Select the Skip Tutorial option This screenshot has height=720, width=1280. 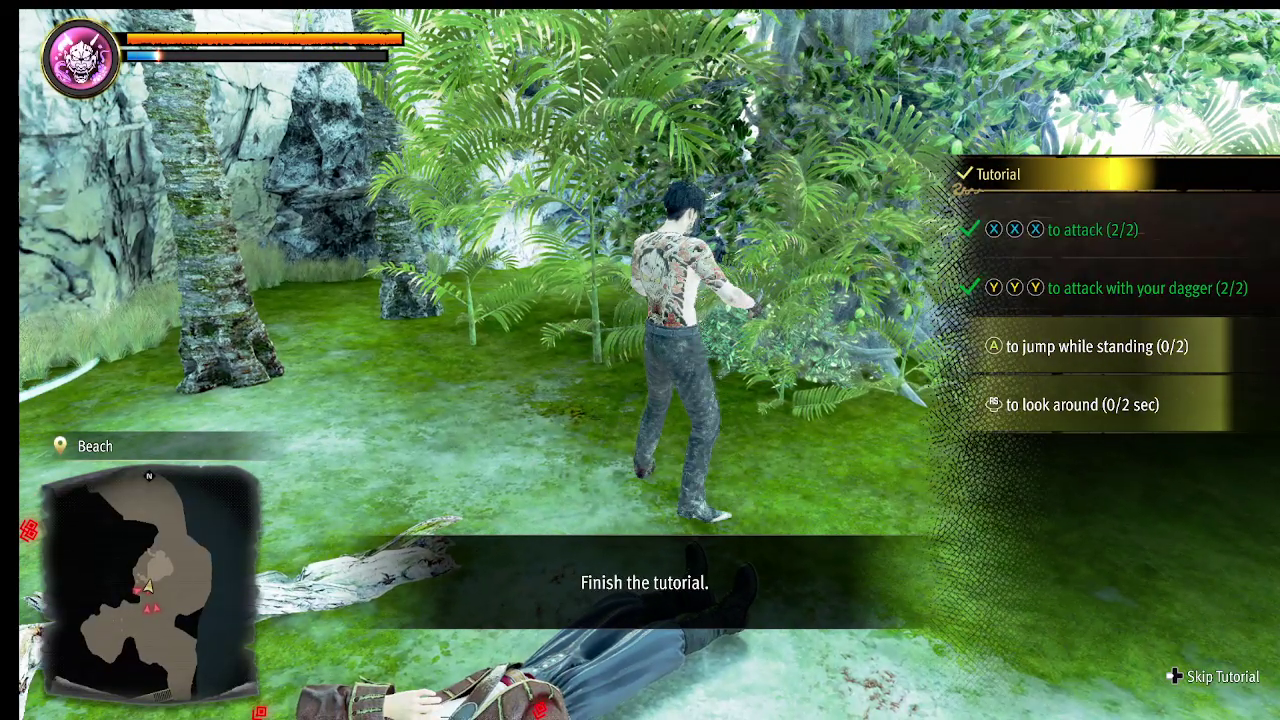tap(1213, 677)
